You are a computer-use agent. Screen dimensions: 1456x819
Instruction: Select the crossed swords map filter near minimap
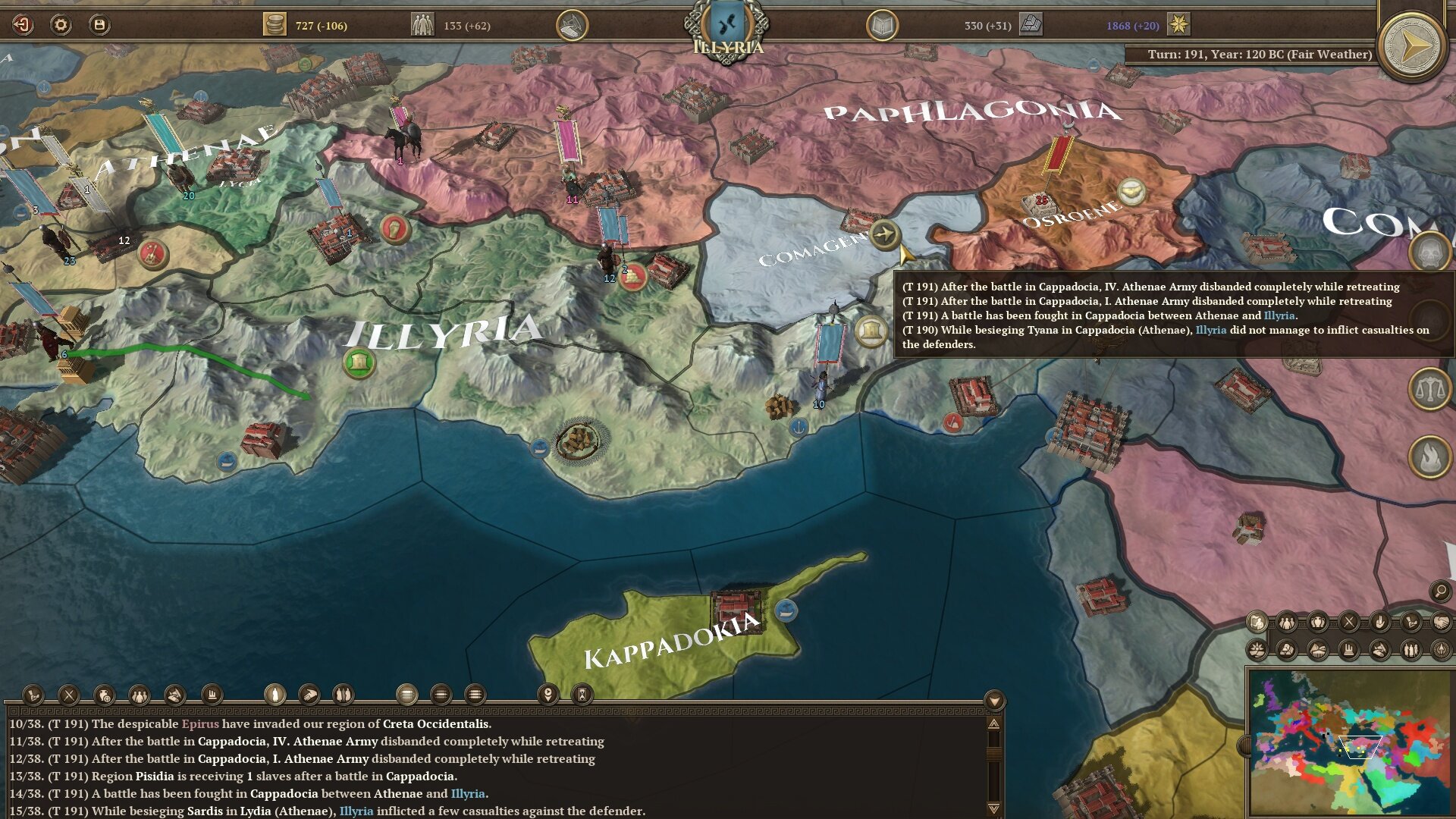coord(1348,623)
